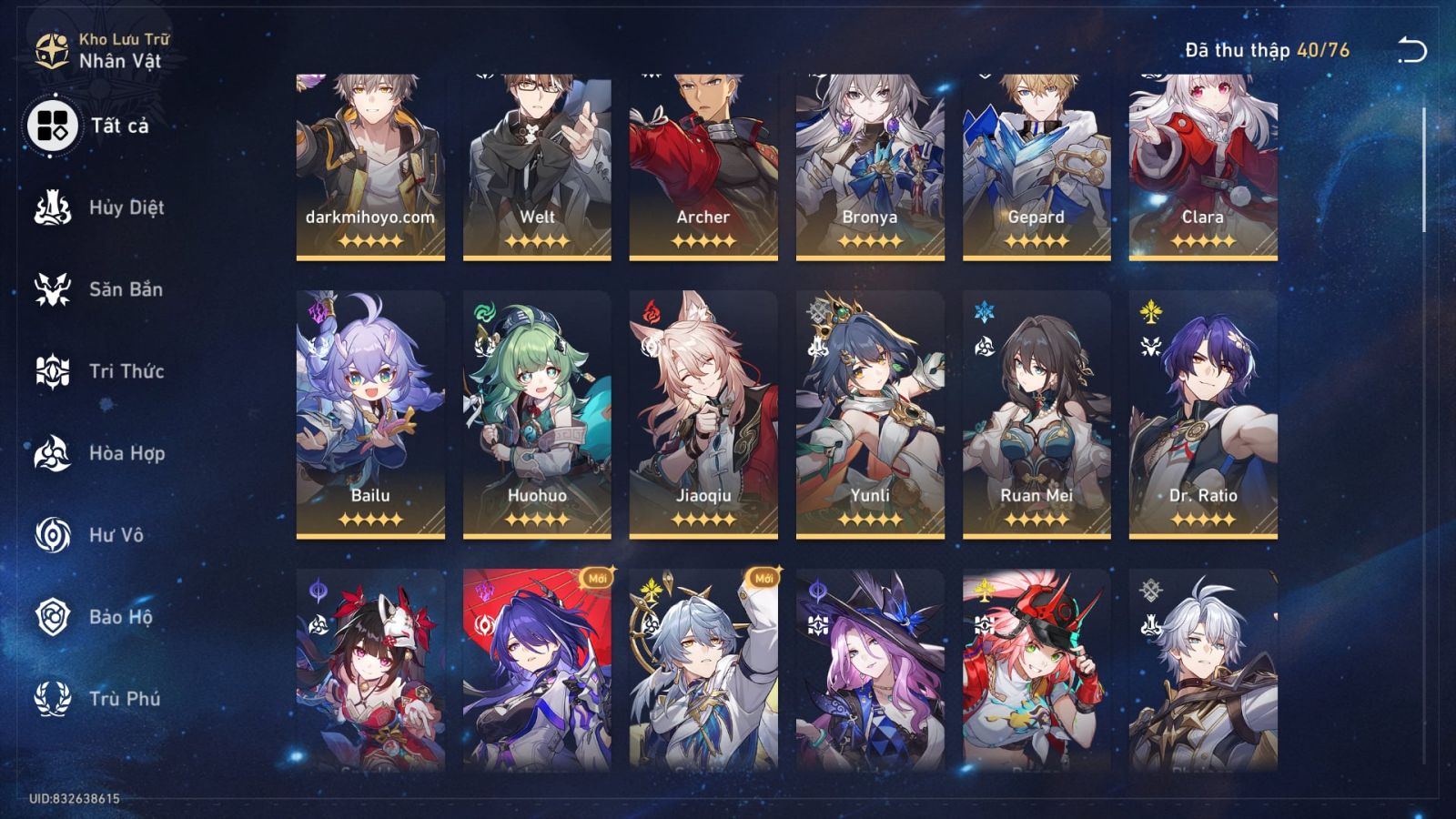
Task: Open Bailu's character card
Action: coord(368,409)
